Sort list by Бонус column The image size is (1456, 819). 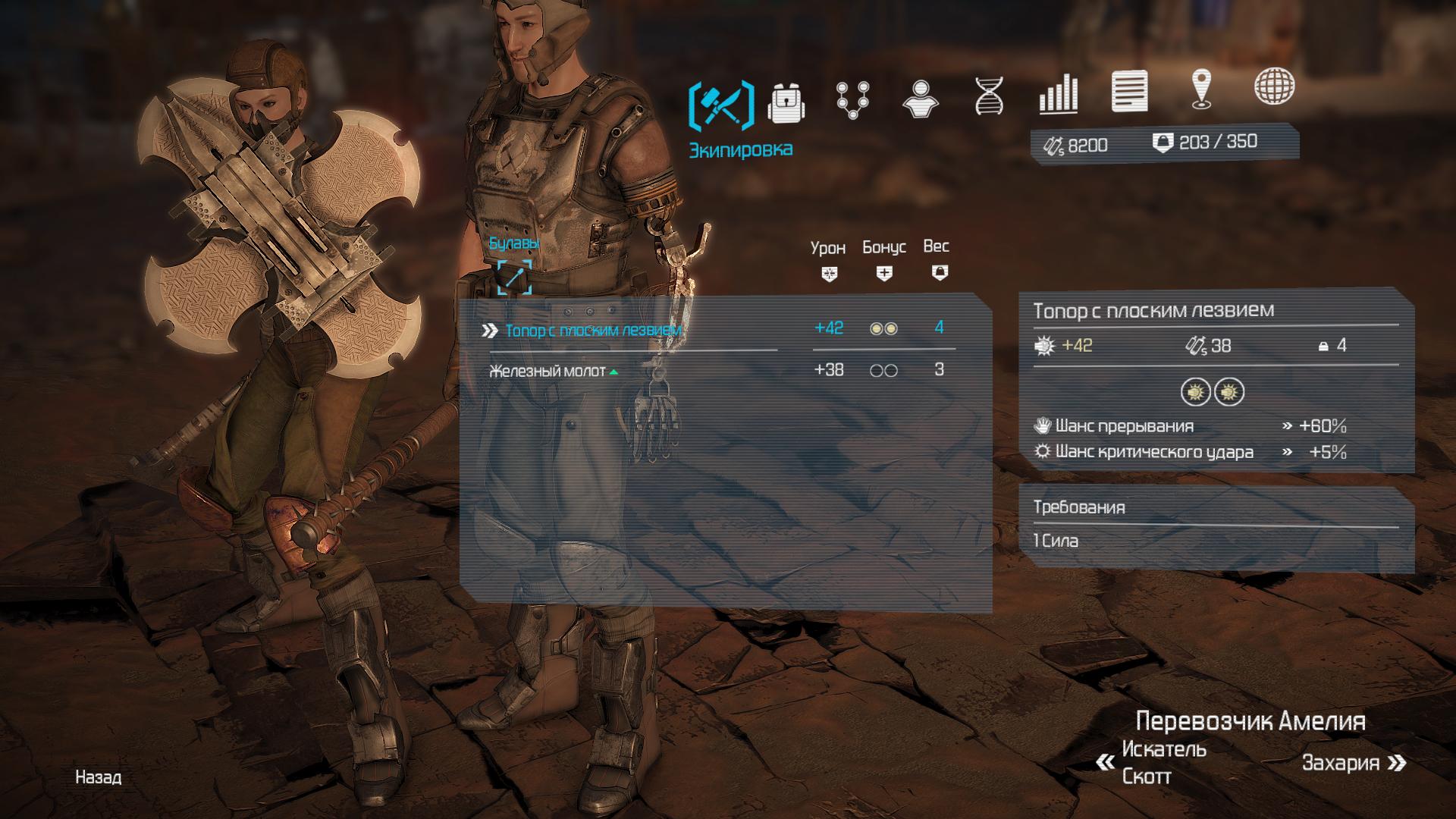pos(884,260)
